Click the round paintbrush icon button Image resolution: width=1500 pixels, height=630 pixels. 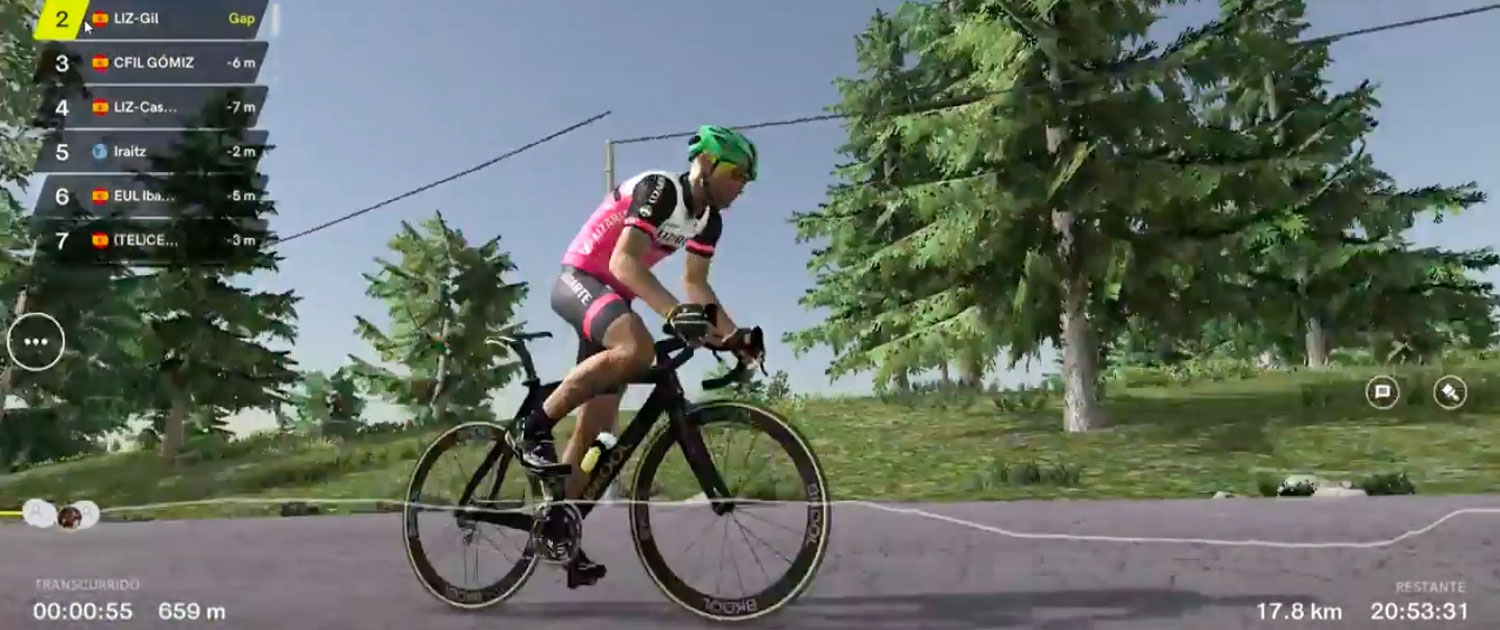pos(1449,392)
